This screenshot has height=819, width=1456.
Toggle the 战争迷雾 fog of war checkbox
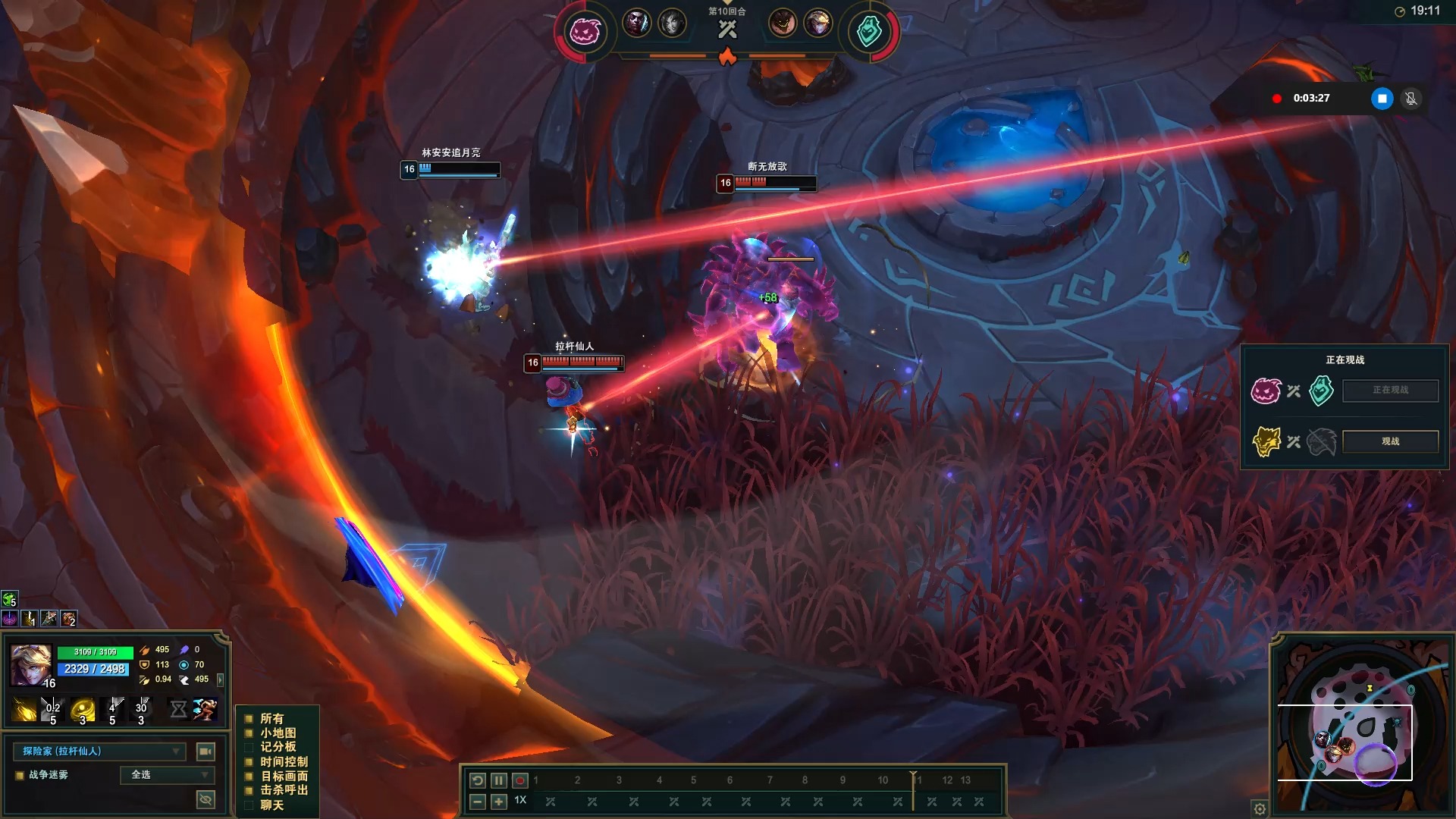[x=20, y=775]
